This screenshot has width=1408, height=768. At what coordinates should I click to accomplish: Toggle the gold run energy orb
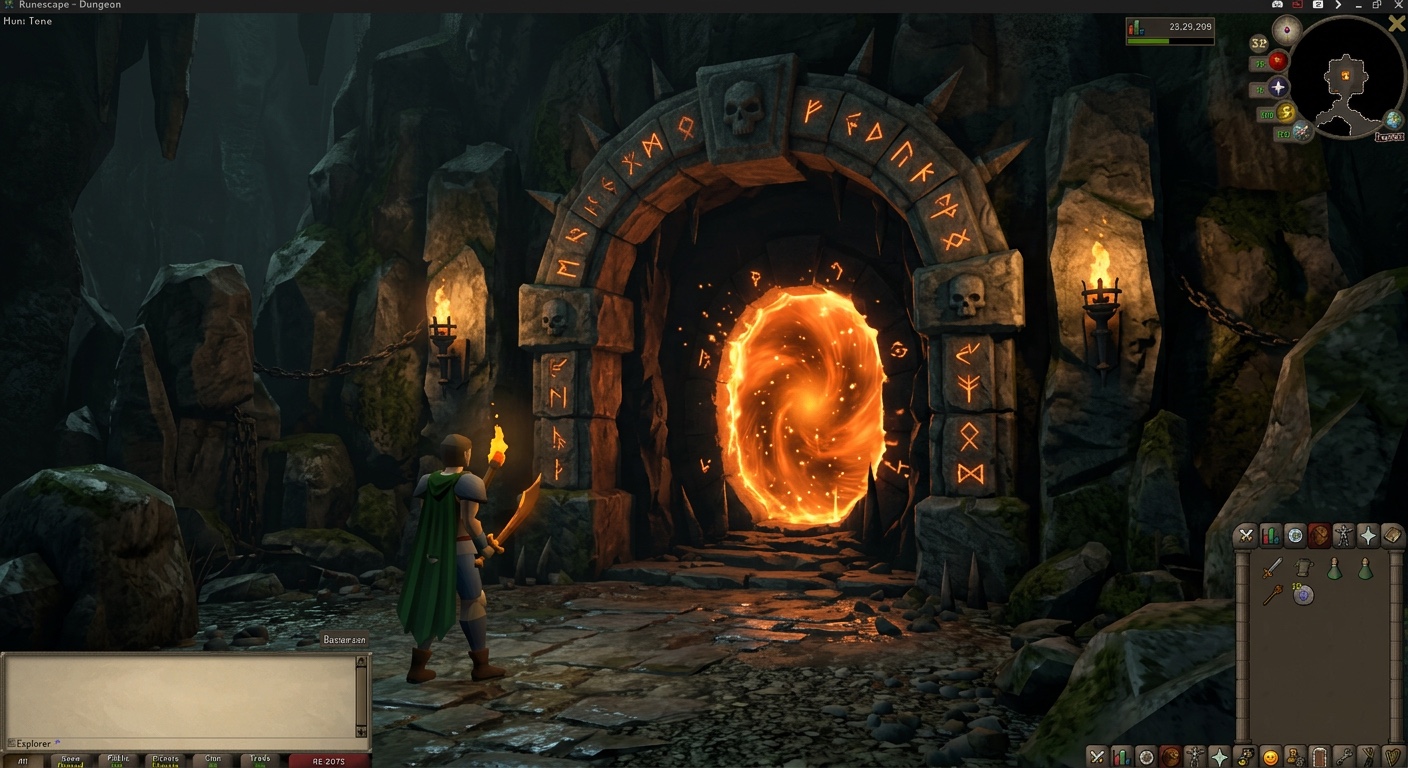coord(1286,112)
